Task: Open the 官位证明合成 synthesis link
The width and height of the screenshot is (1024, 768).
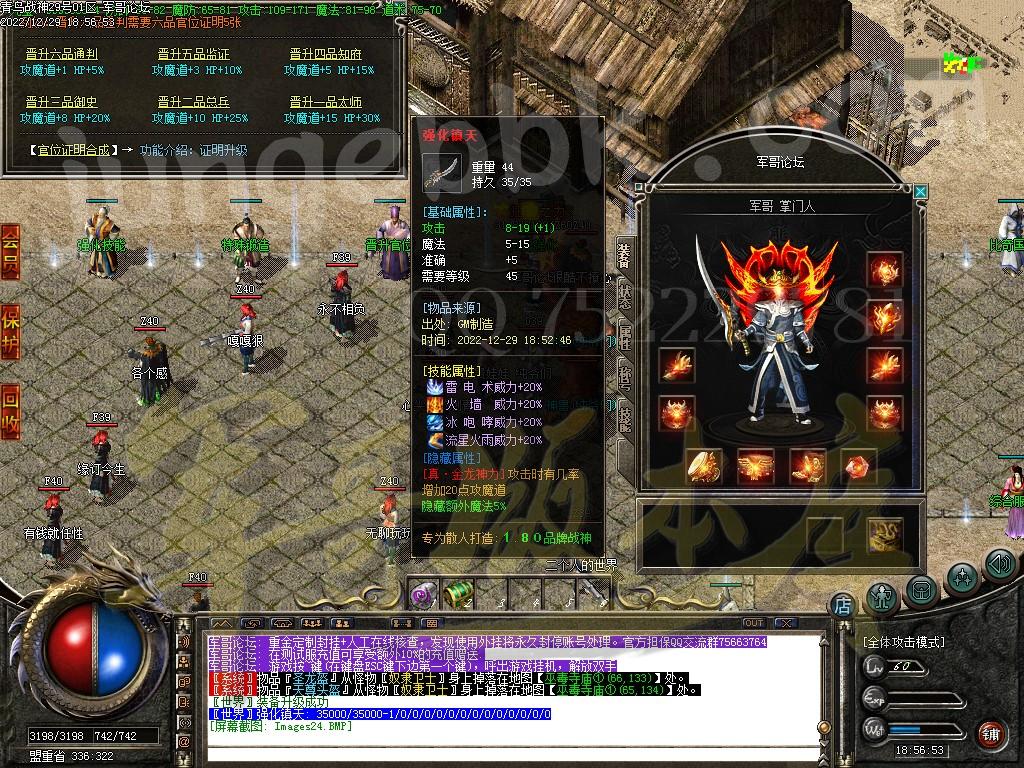Action: point(74,150)
